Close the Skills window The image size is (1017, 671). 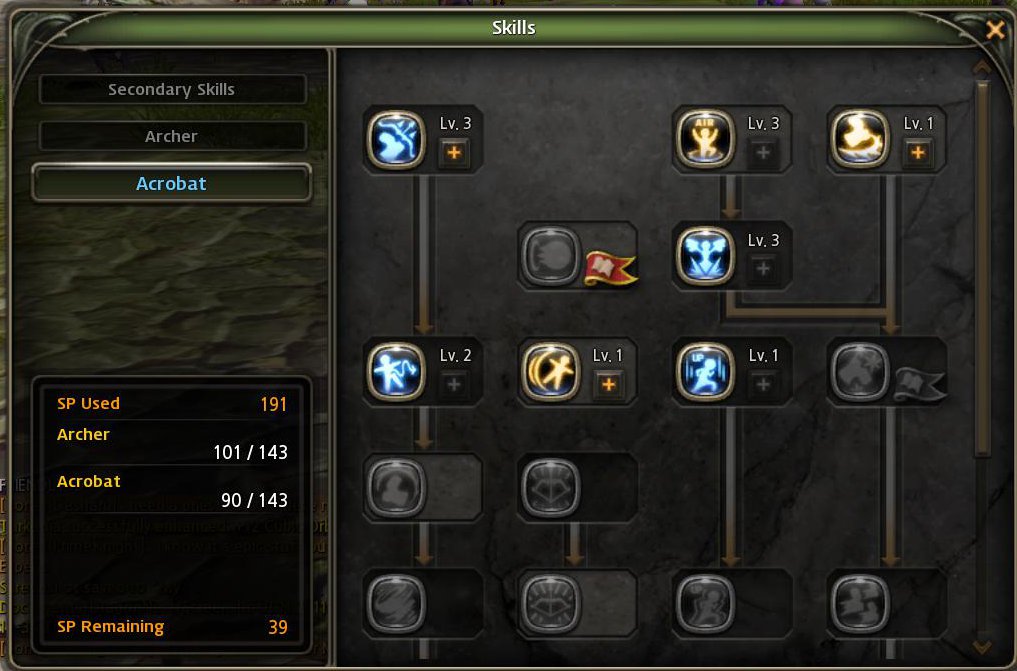(x=994, y=30)
